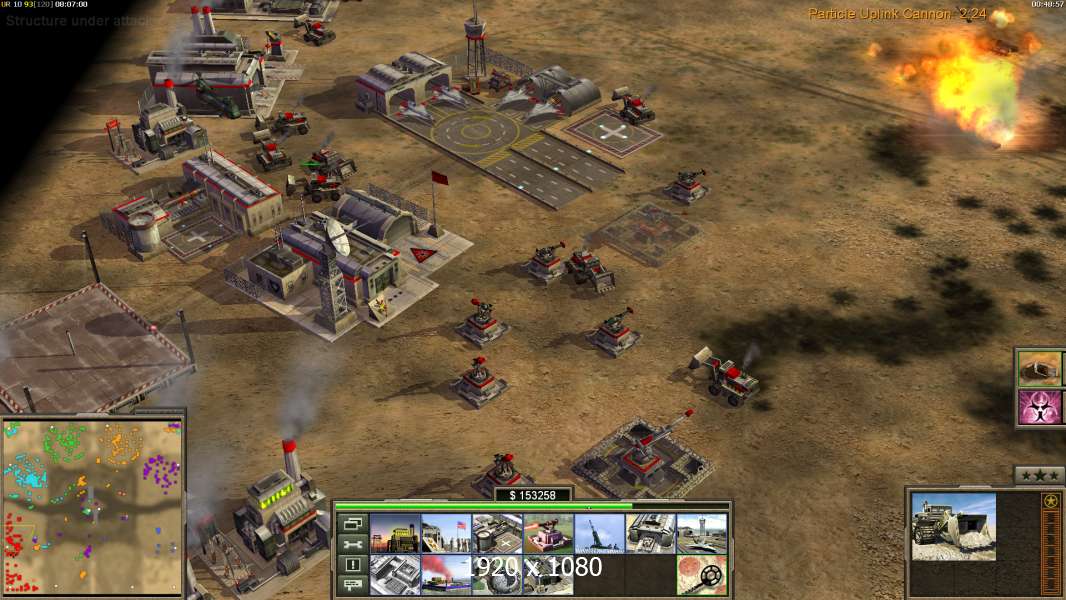
Task: Click the overlapping windows button
Action: pos(351,523)
